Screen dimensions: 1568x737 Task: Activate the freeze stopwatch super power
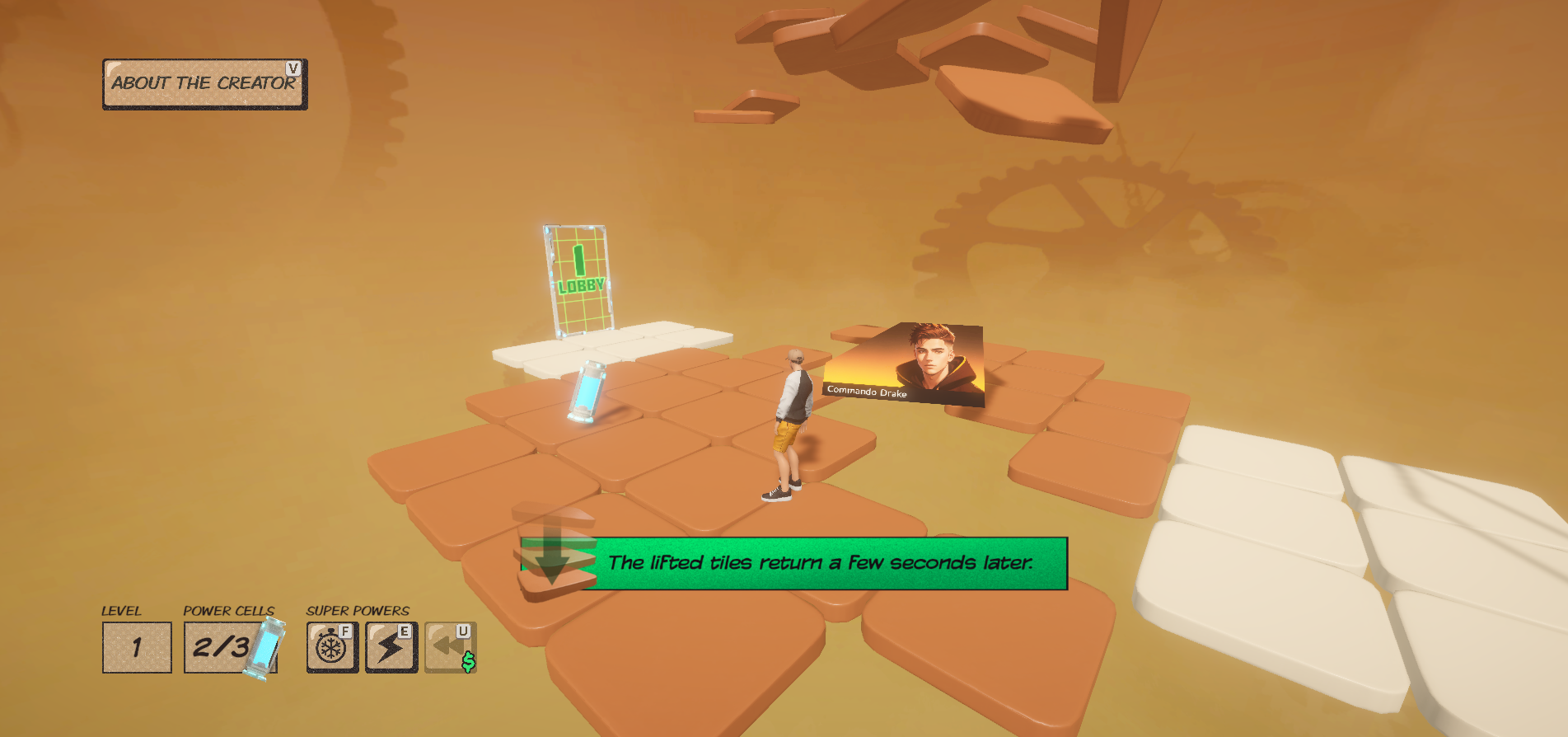tap(332, 647)
